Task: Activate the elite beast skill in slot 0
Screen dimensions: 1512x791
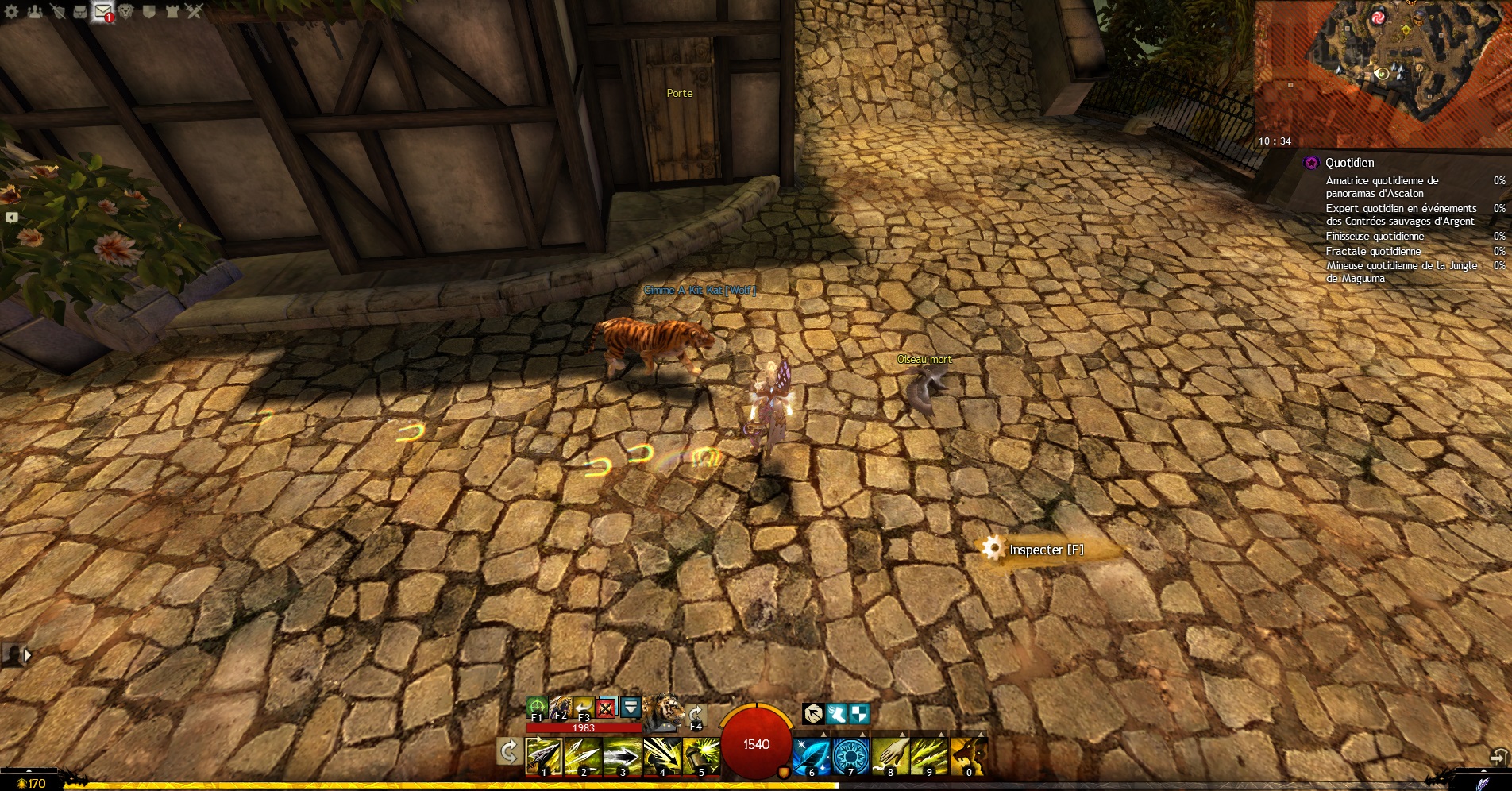Action: tap(969, 755)
